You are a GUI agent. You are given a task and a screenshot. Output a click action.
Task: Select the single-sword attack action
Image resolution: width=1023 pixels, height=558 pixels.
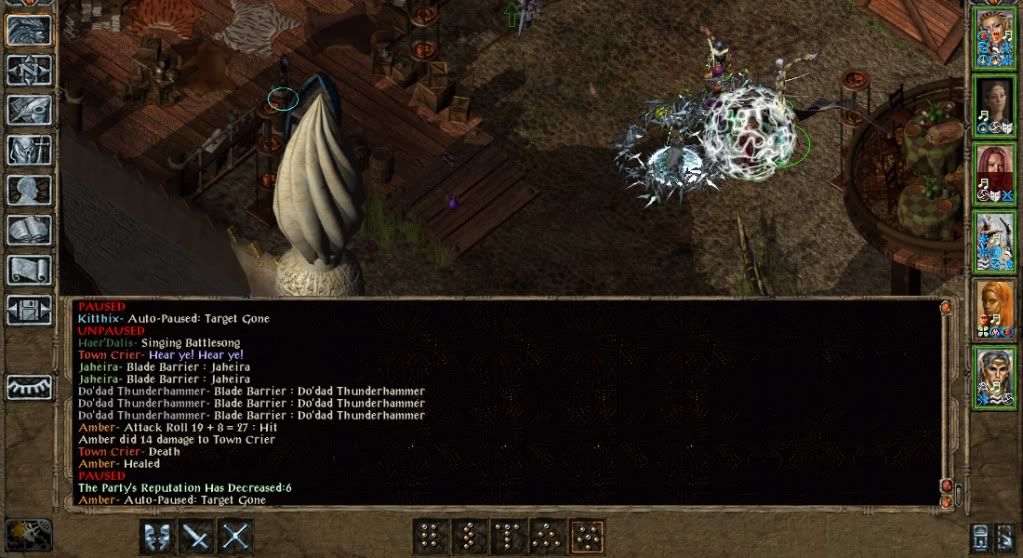tap(197, 536)
